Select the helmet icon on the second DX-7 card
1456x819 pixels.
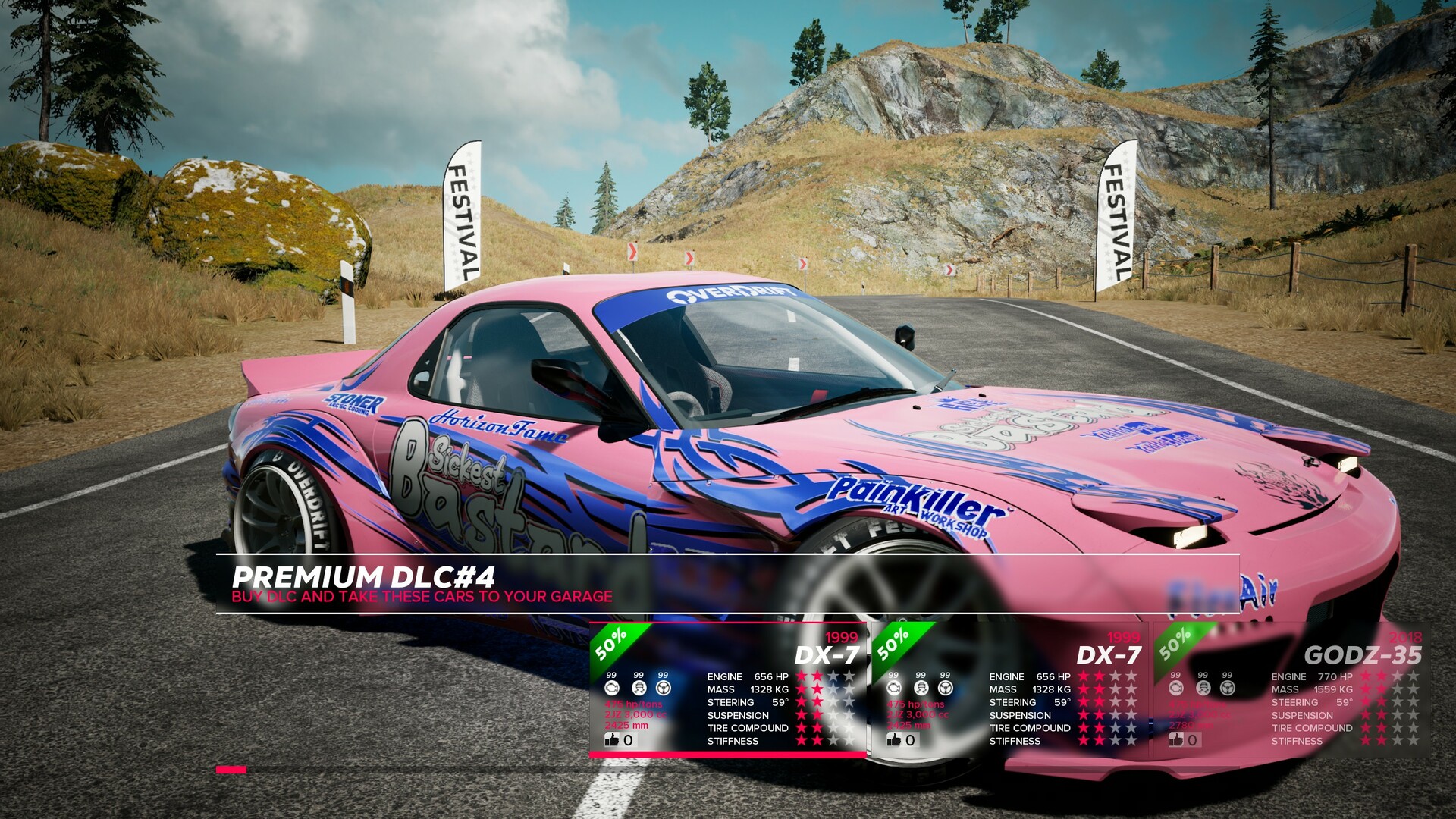click(920, 687)
